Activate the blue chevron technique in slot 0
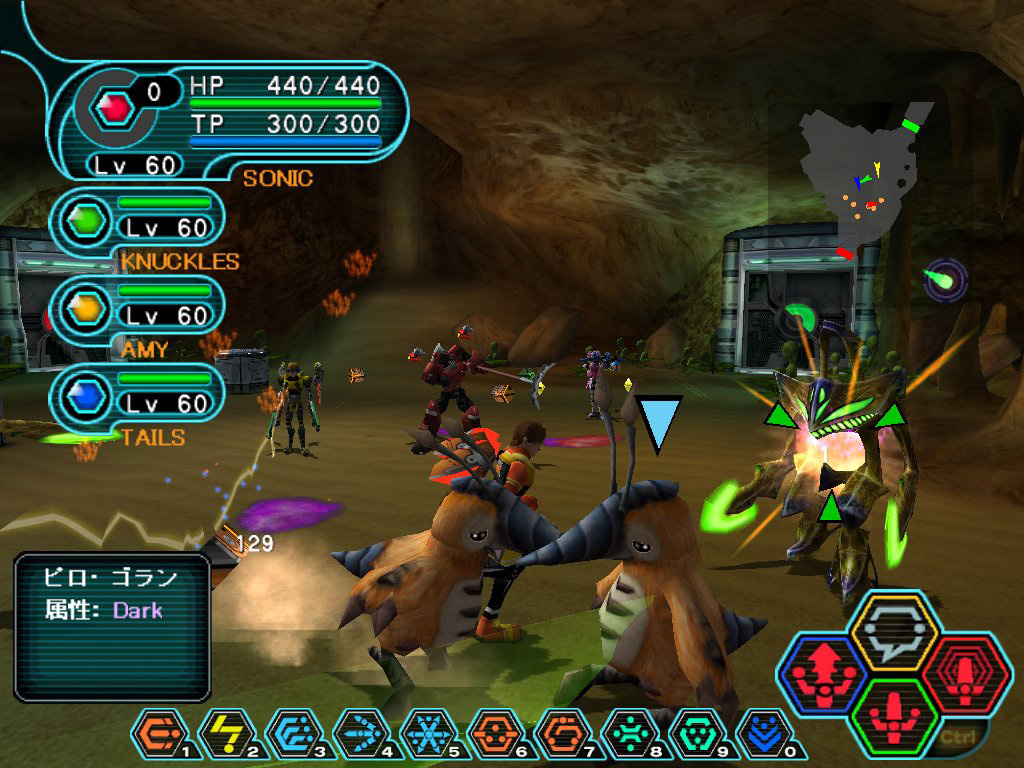This screenshot has height=768, width=1024. point(764,737)
